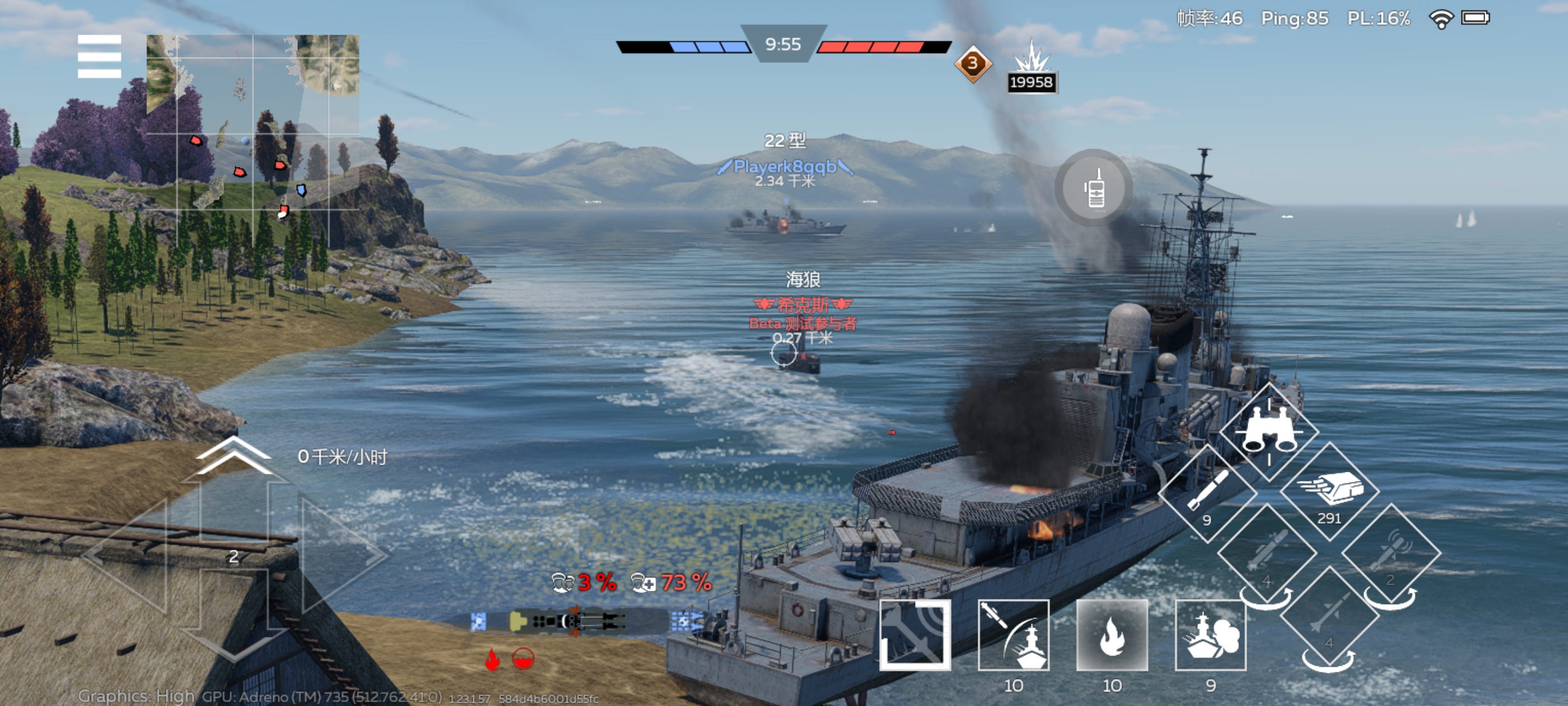
Task: Tap the minimap
Action: pos(253,140)
